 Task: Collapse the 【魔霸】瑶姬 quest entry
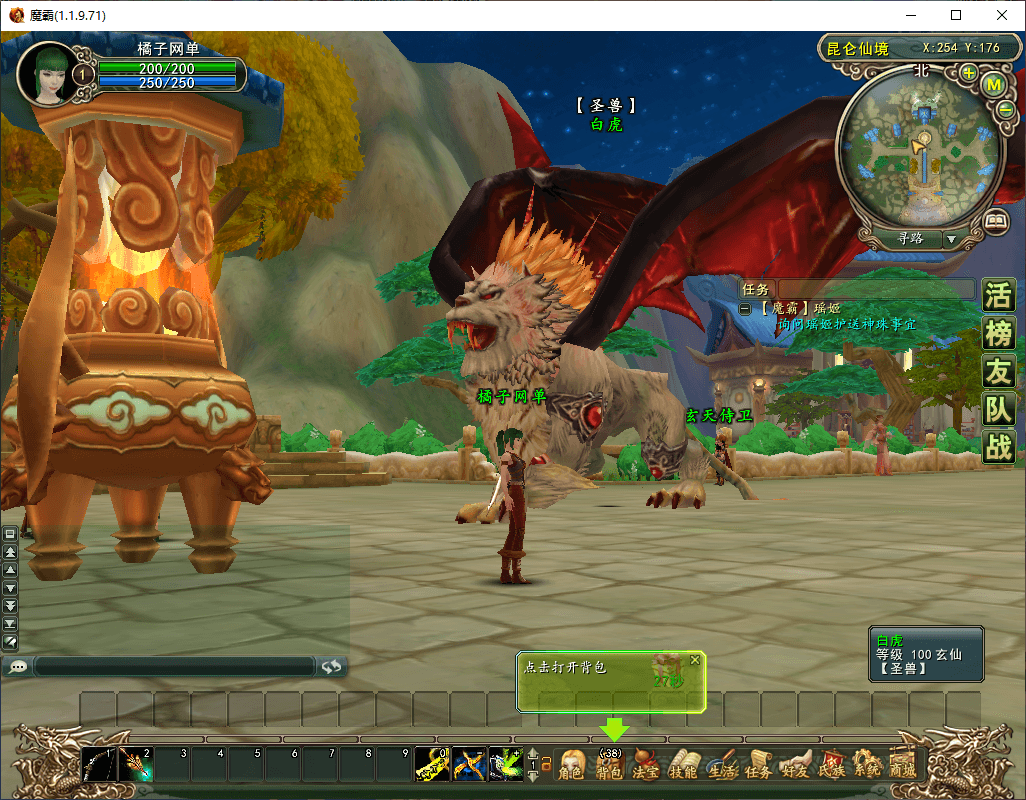click(x=745, y=309)
